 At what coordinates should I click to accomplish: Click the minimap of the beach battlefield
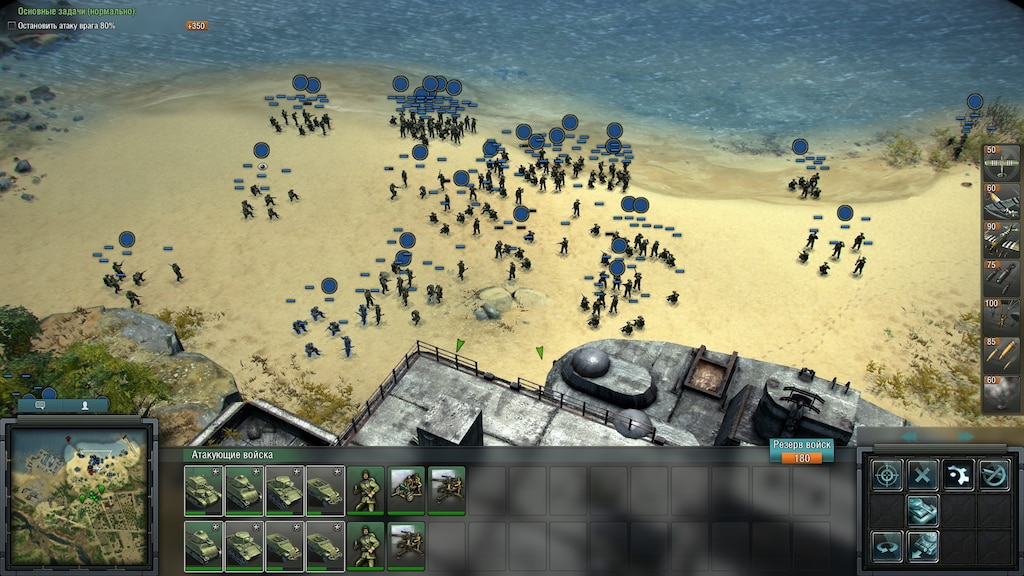pos(78,492)
